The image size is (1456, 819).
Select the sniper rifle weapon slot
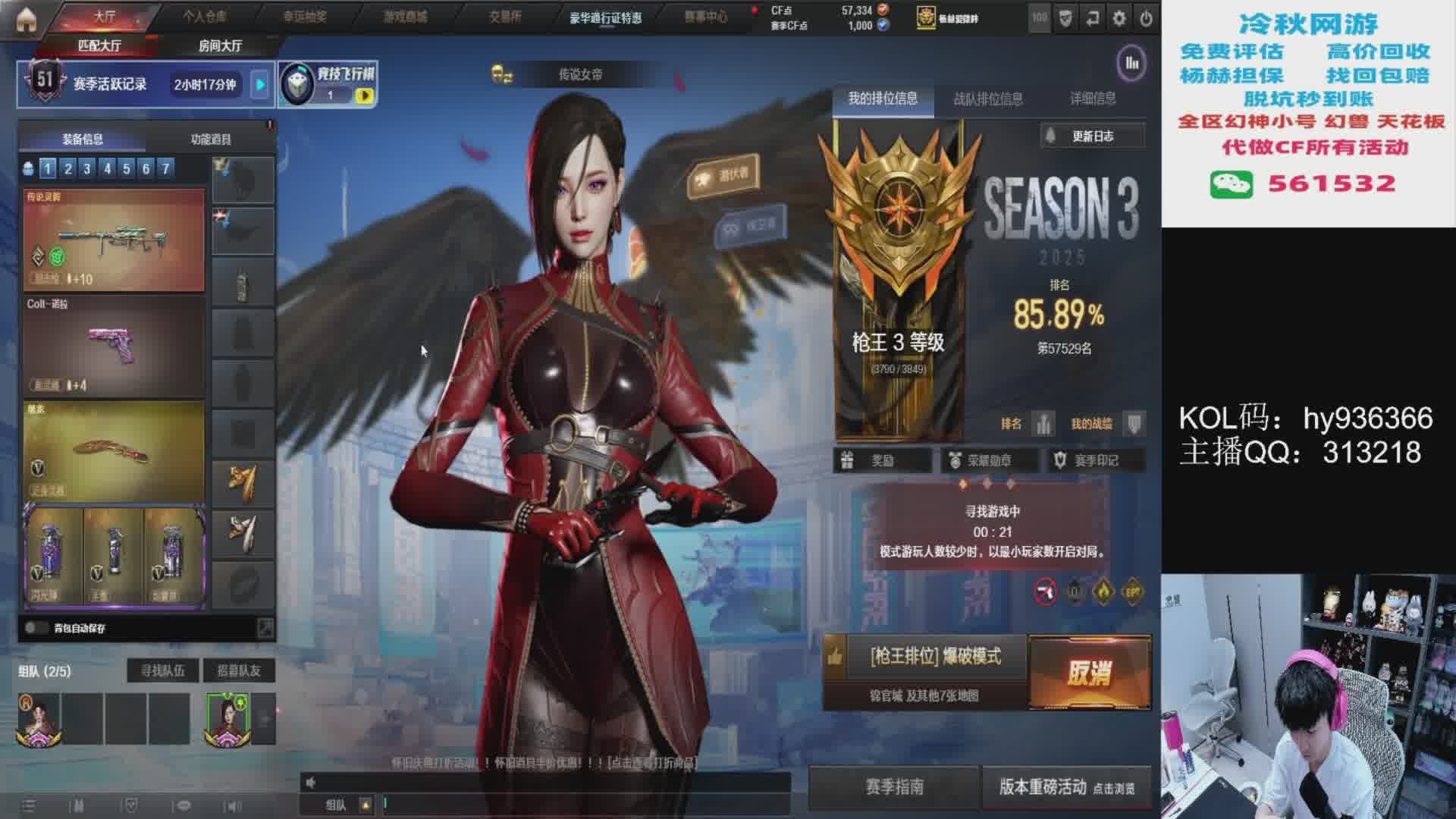[x=114, y=240]
